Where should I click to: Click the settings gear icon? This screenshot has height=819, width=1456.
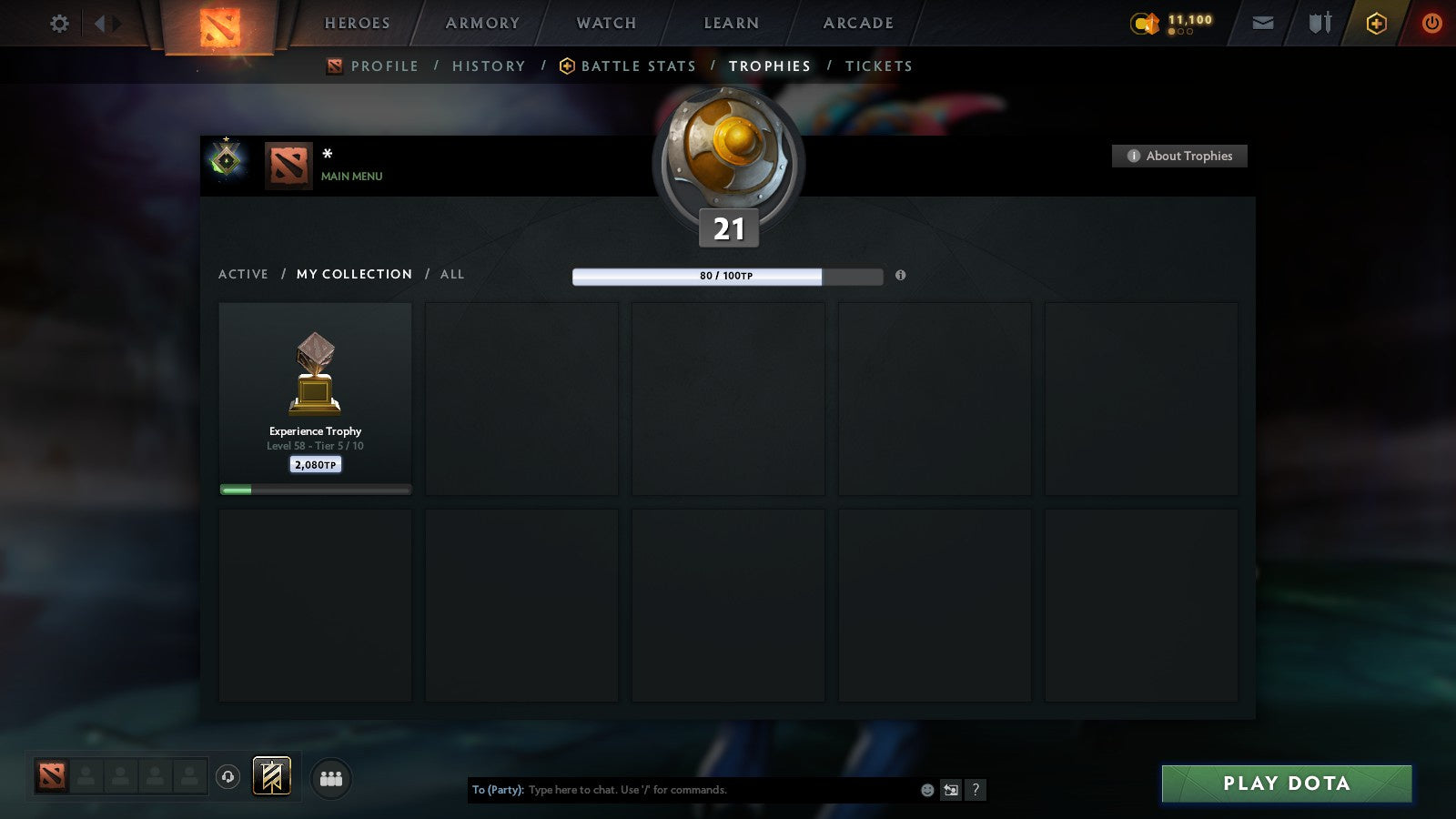click(59, 23)
